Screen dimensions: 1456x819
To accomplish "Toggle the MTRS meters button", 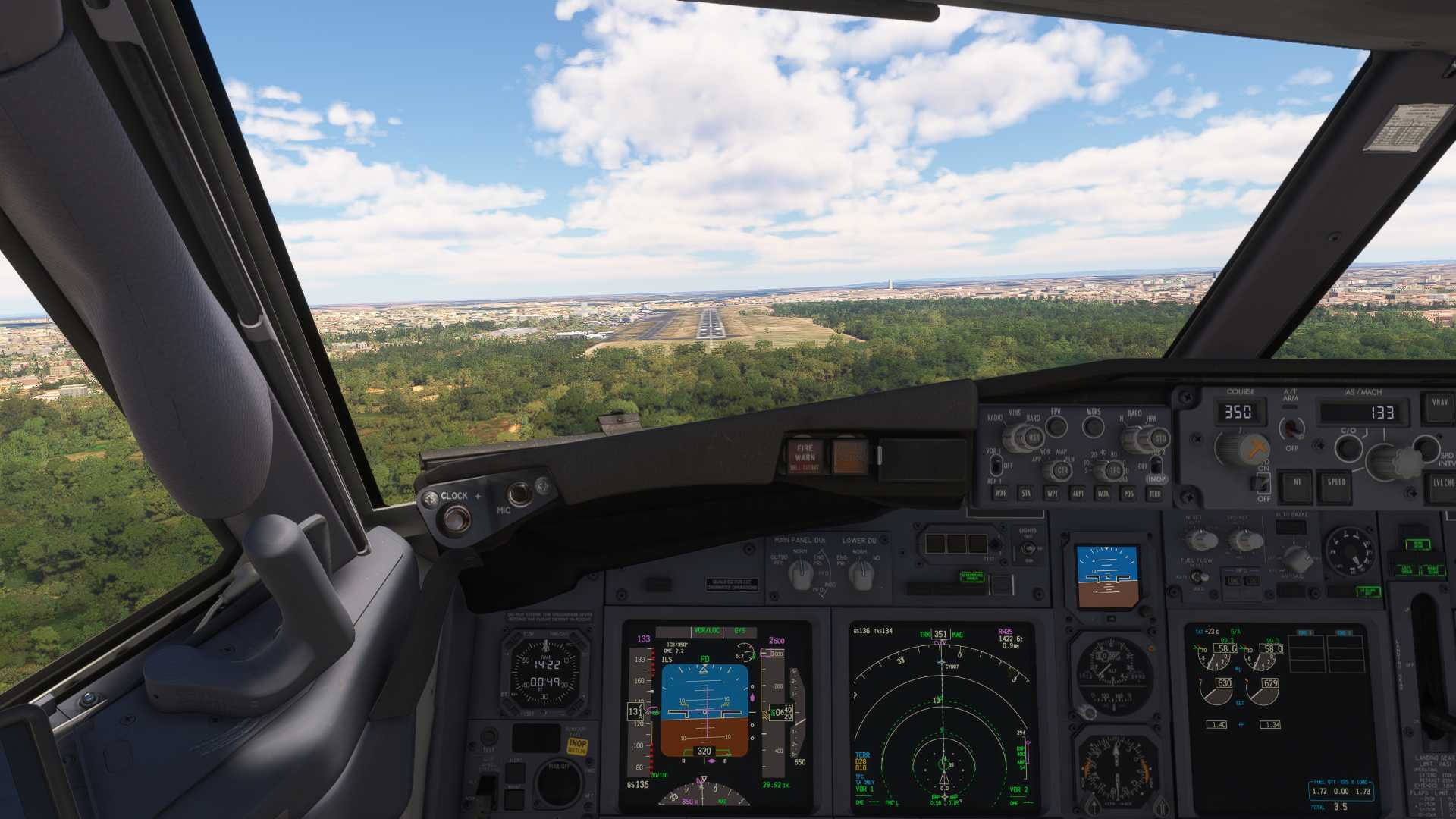I will click(1093, 427).
